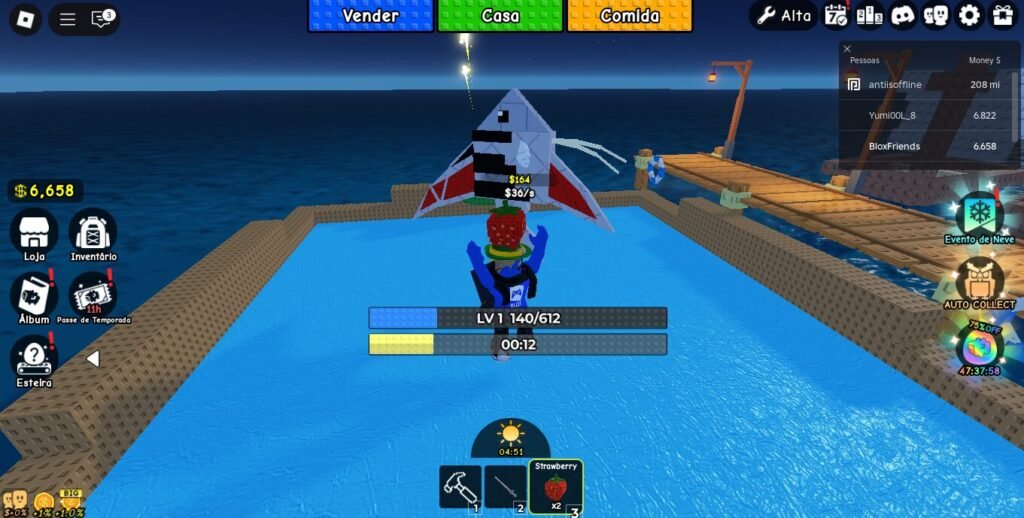Open the Vender sell button
This screenshot has width=1024, height=518.
370,16
